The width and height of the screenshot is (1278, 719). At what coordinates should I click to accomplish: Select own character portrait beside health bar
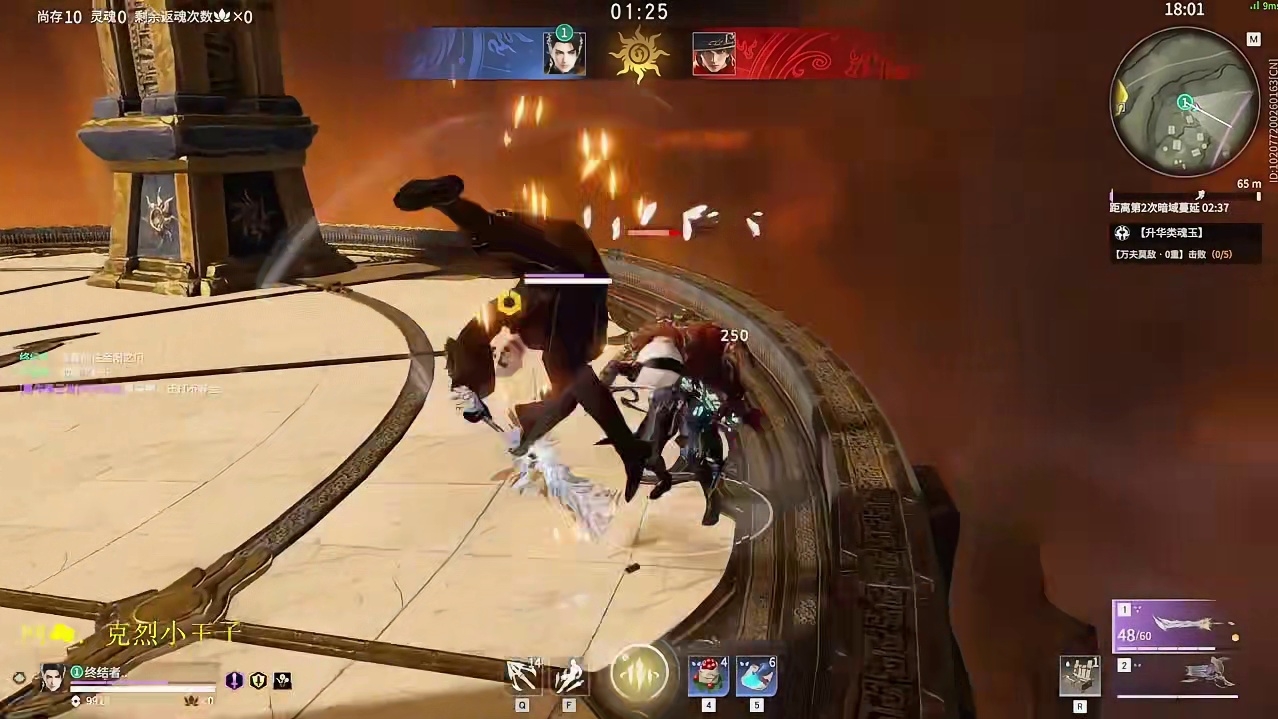53,678
